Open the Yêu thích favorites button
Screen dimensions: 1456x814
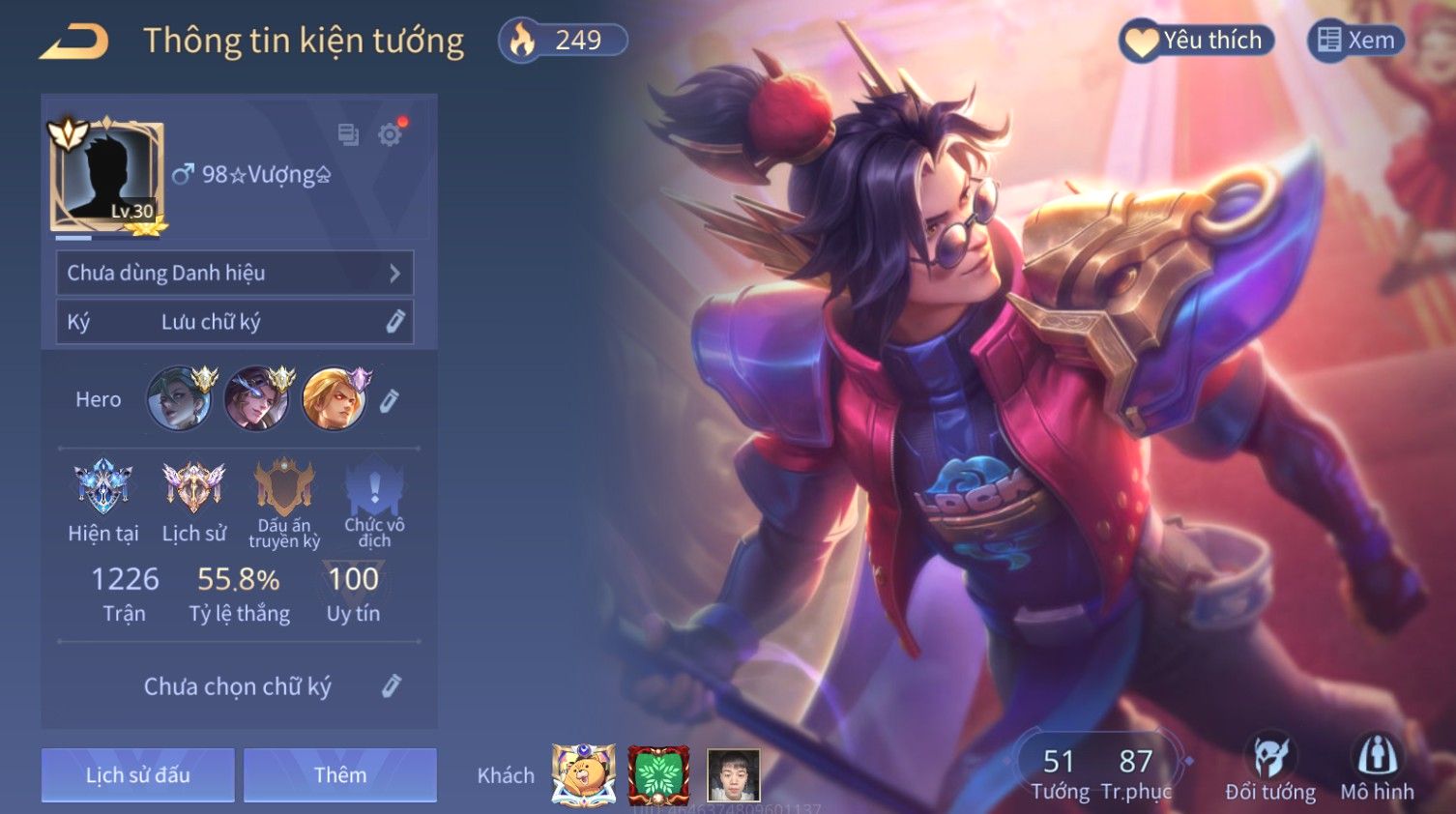(x=1197, y=41)
